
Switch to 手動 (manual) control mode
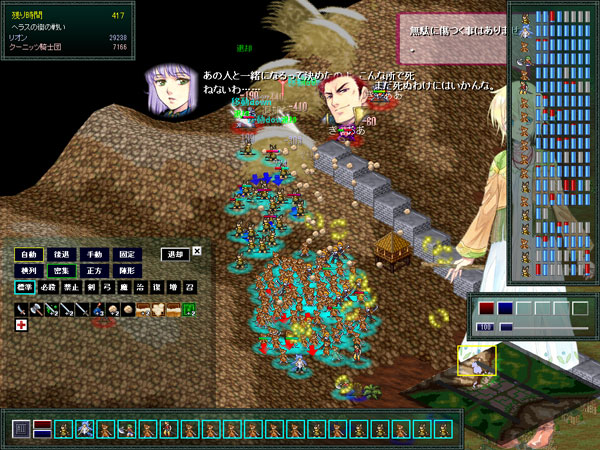pyautogui.click(x=96, y=254)
